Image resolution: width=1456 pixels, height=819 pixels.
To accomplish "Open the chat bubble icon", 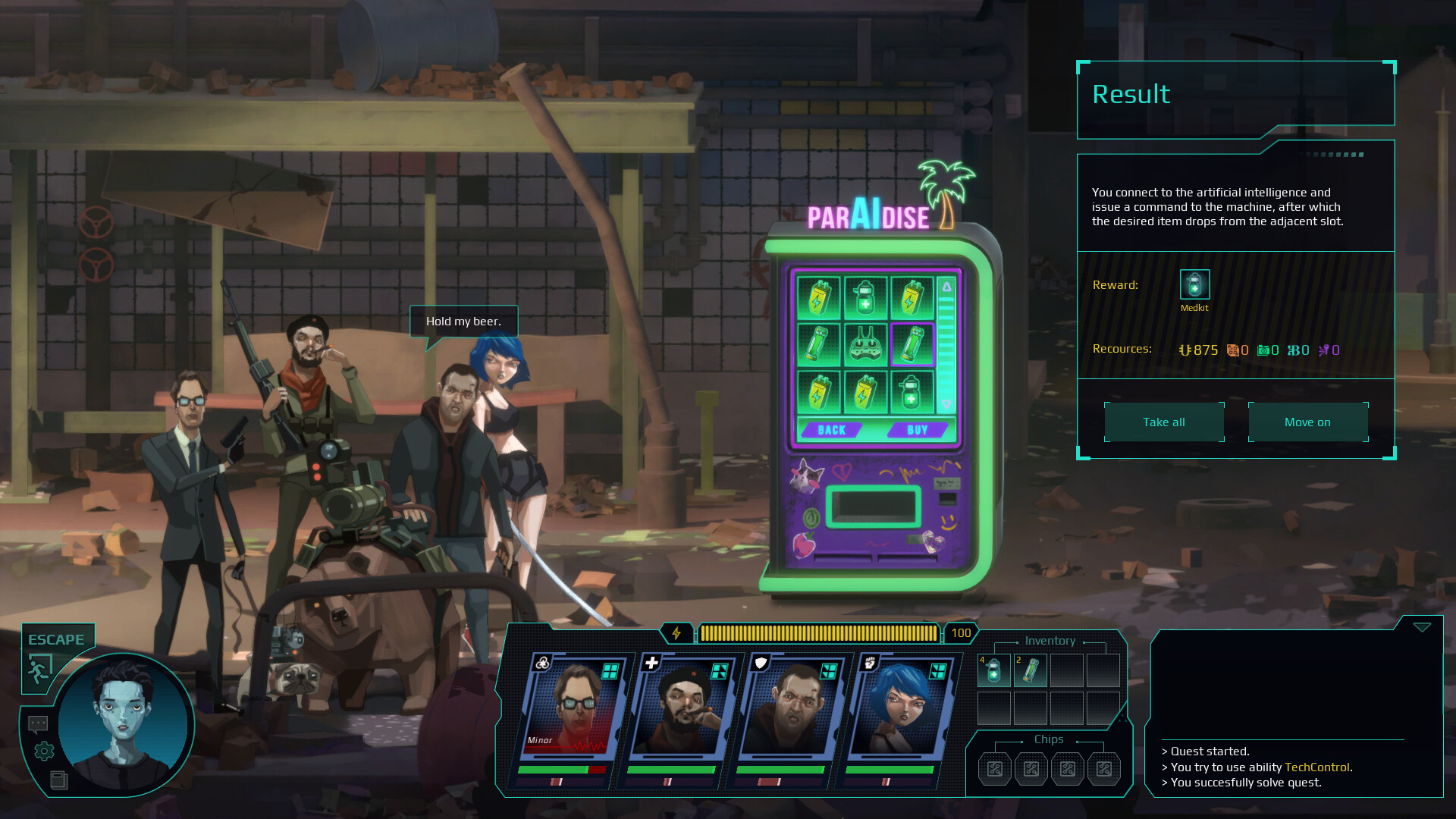I will coord(38,724).
